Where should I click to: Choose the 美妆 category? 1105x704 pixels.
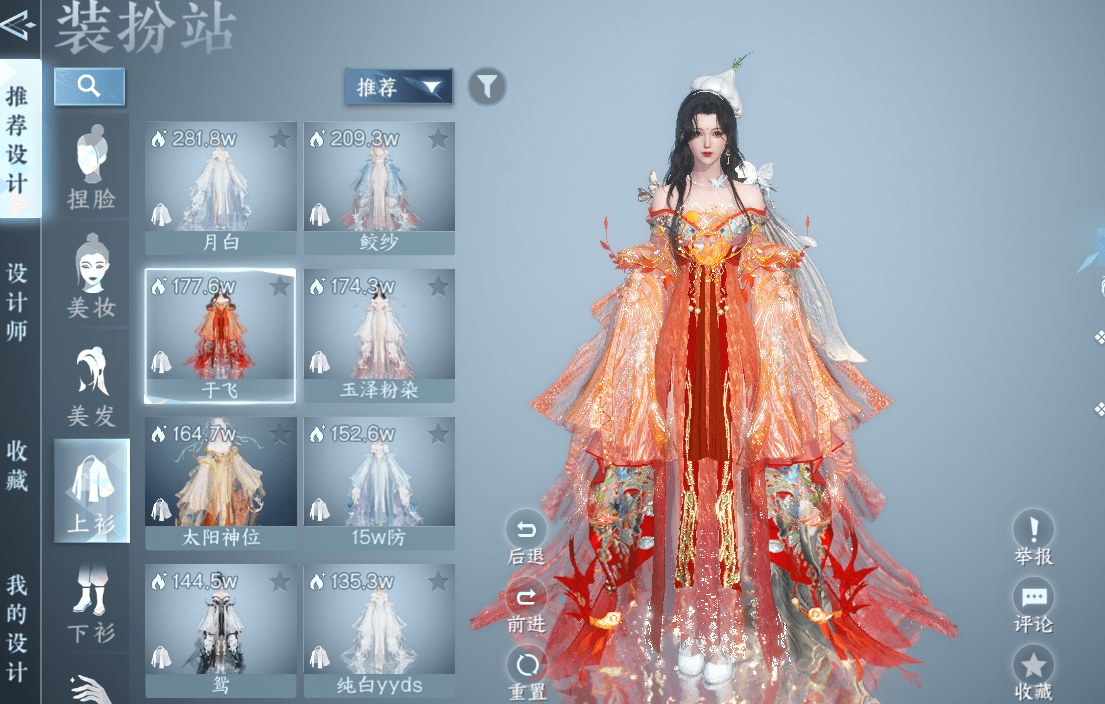click(91, 276)
